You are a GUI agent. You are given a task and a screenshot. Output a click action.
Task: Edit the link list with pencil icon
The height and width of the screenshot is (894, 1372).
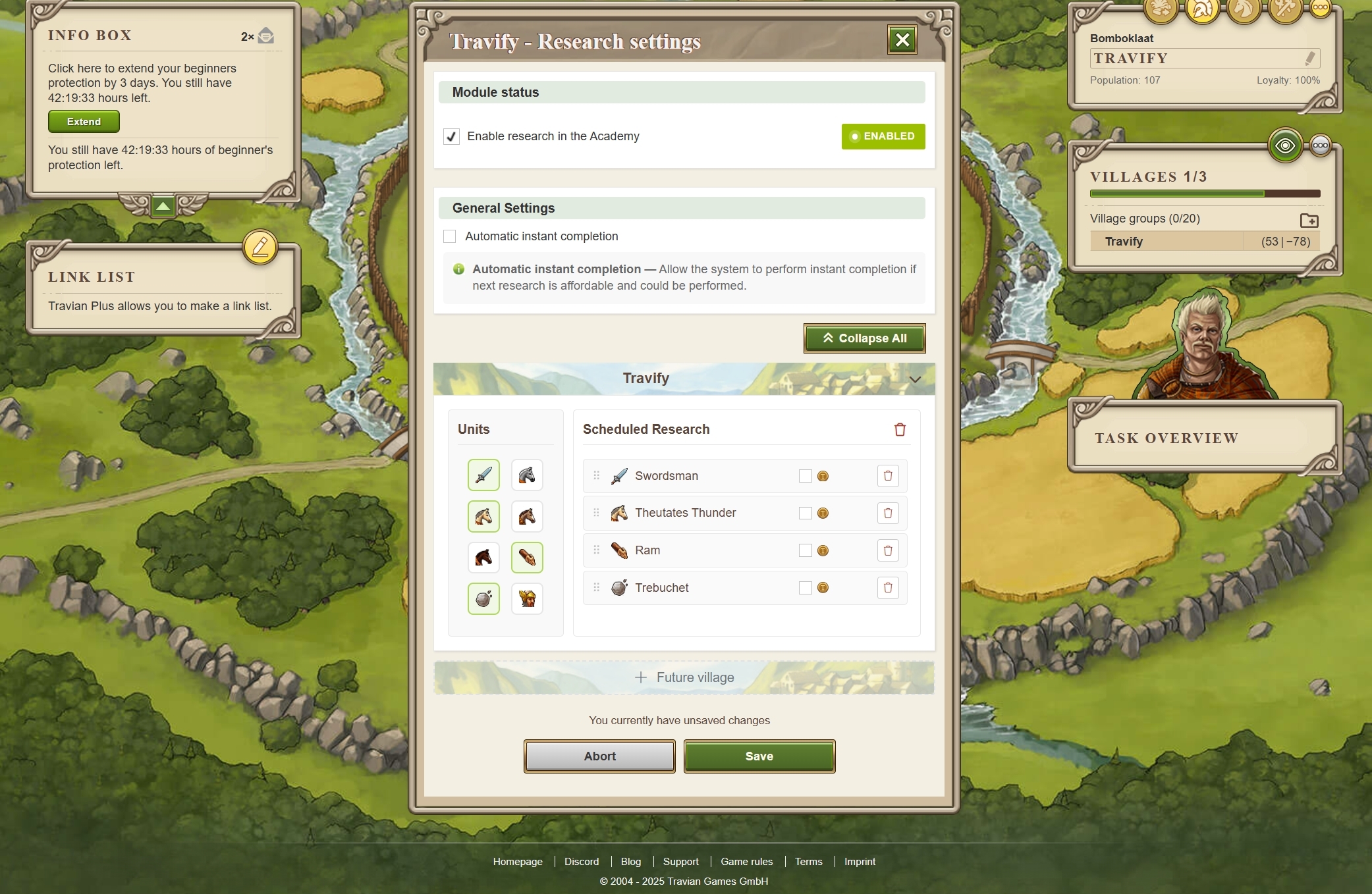(x=260, y=248)
